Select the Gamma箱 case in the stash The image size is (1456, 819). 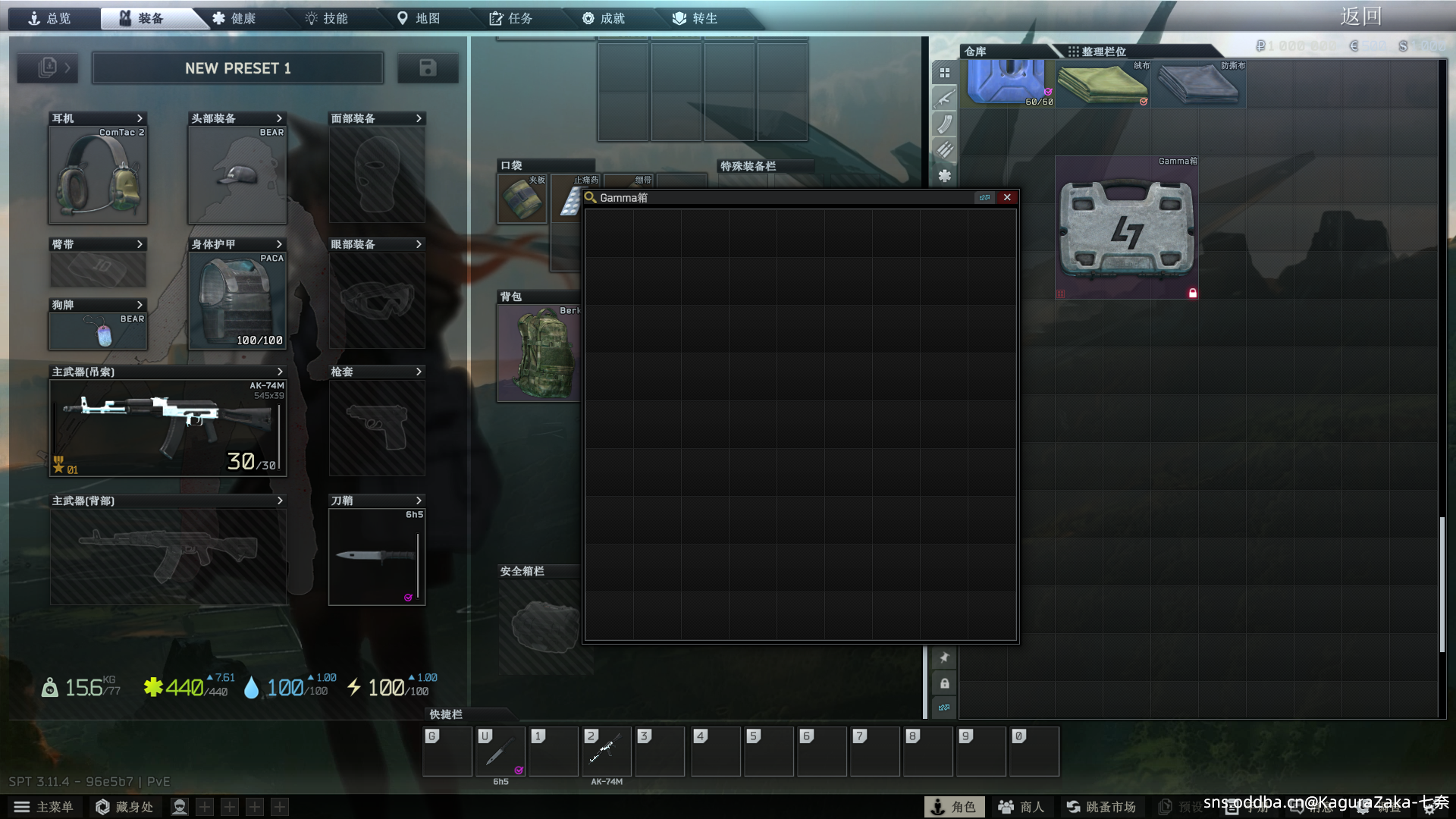(1126, 227)
